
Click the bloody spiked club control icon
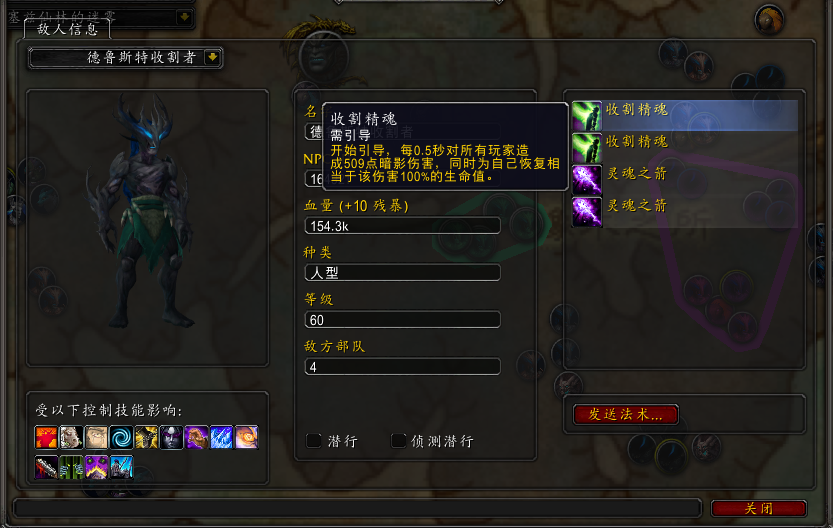click(46, 466)
